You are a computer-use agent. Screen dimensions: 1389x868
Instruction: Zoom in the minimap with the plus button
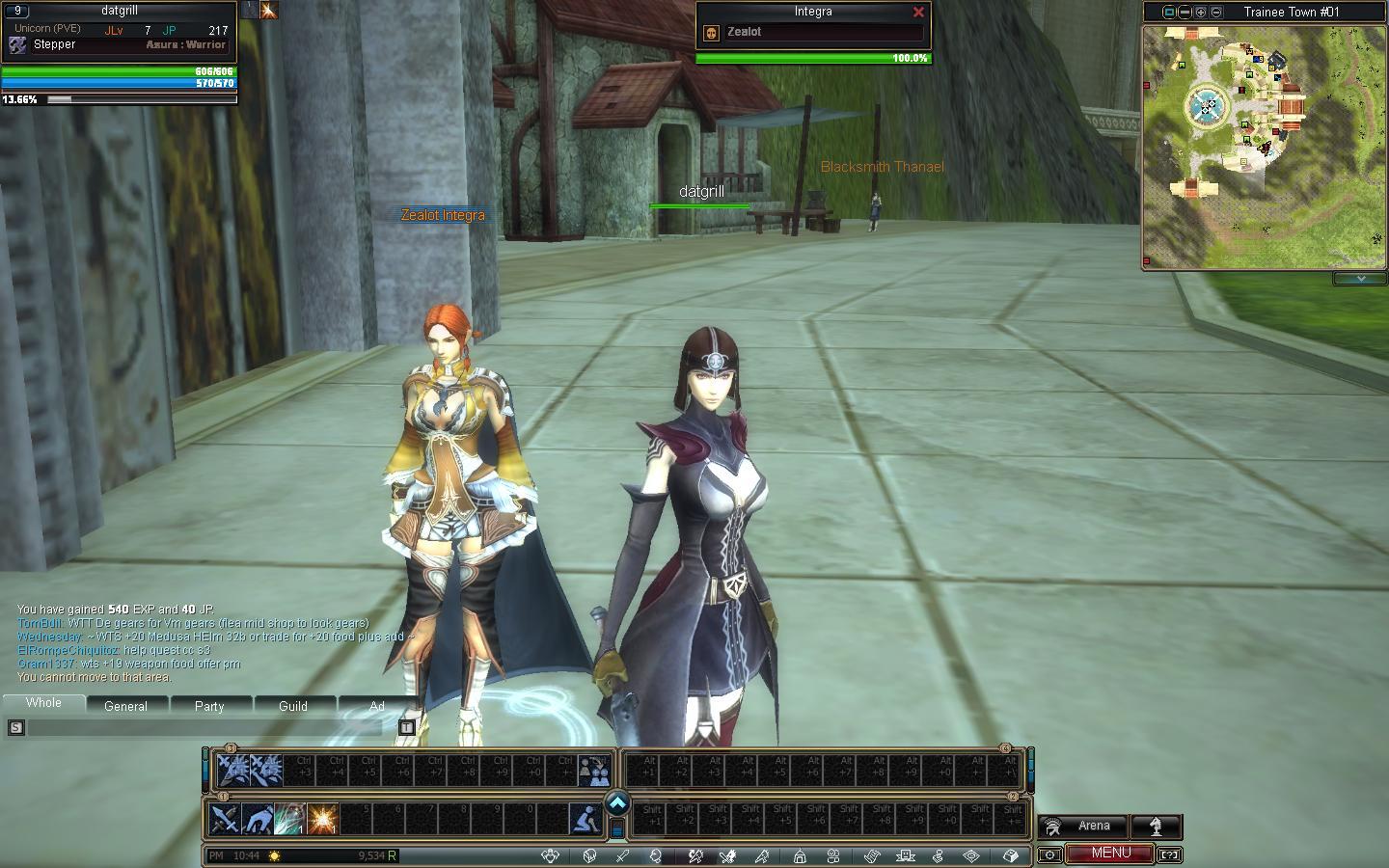[x=1201, y=13]
